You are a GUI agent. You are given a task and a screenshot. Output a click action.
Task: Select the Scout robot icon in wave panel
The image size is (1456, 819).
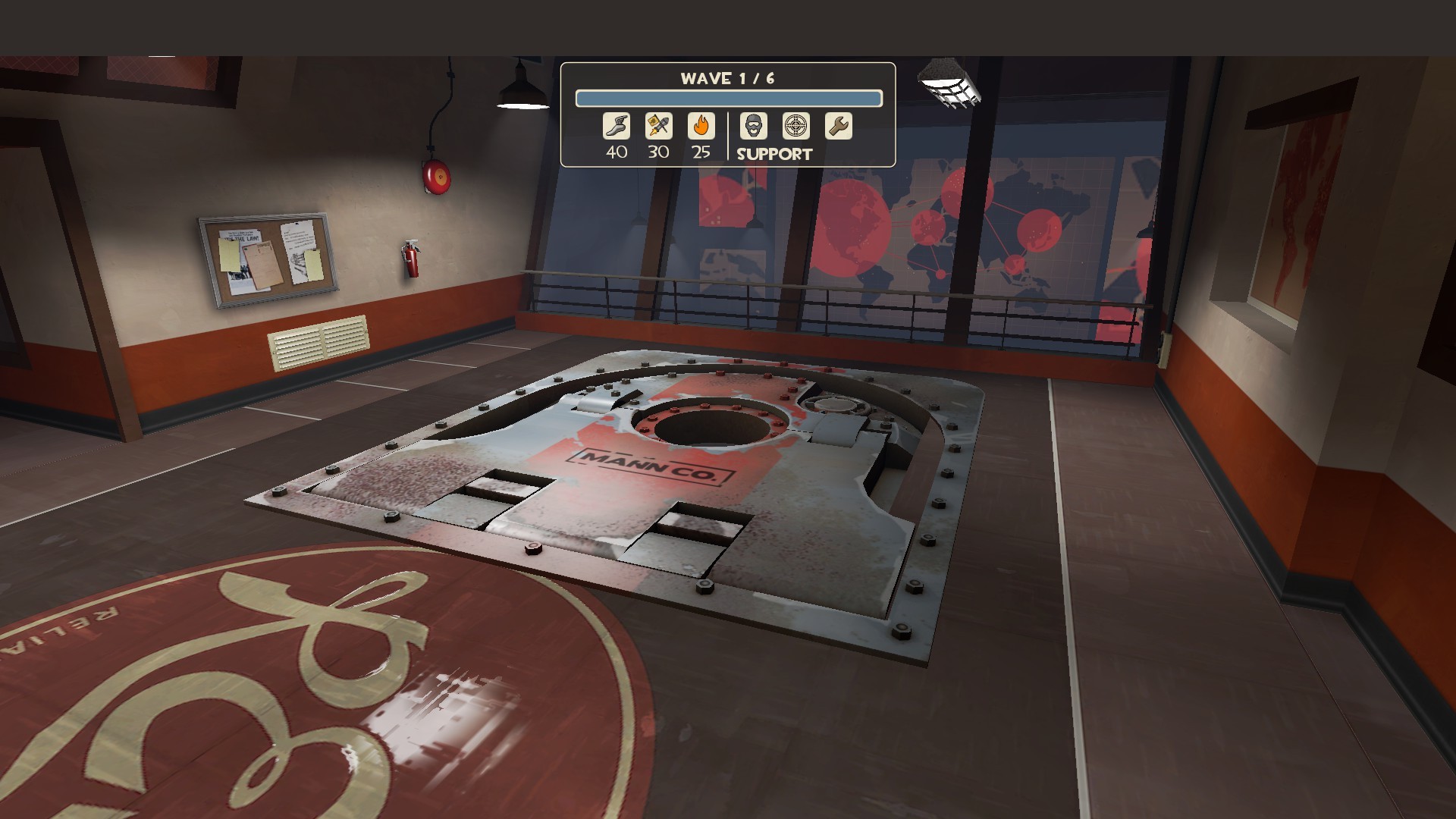tap(616, 126)
